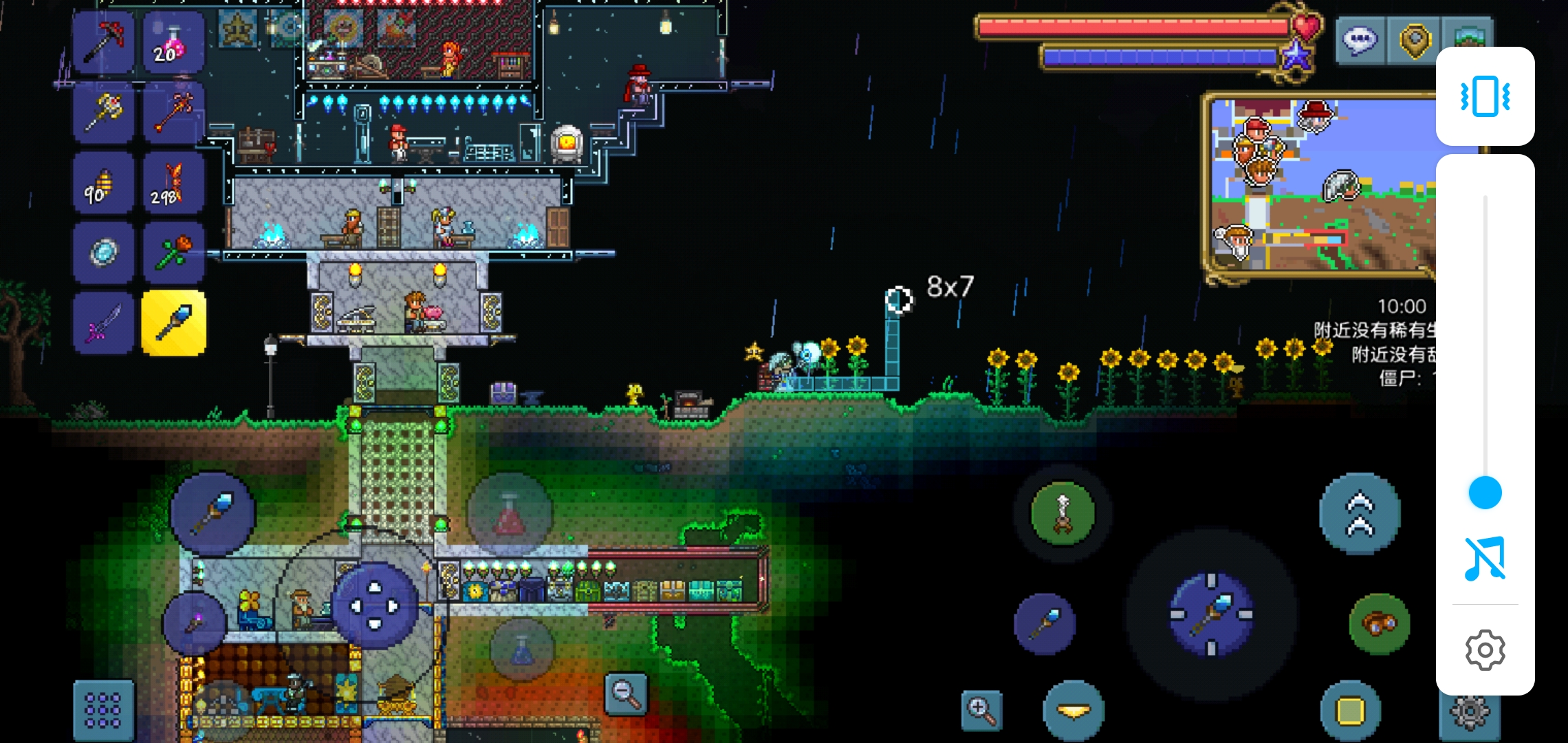The width and height of the screenshot is (1568, 743).
Task: Activate the binoculars button
Action: coord(1379,623)
